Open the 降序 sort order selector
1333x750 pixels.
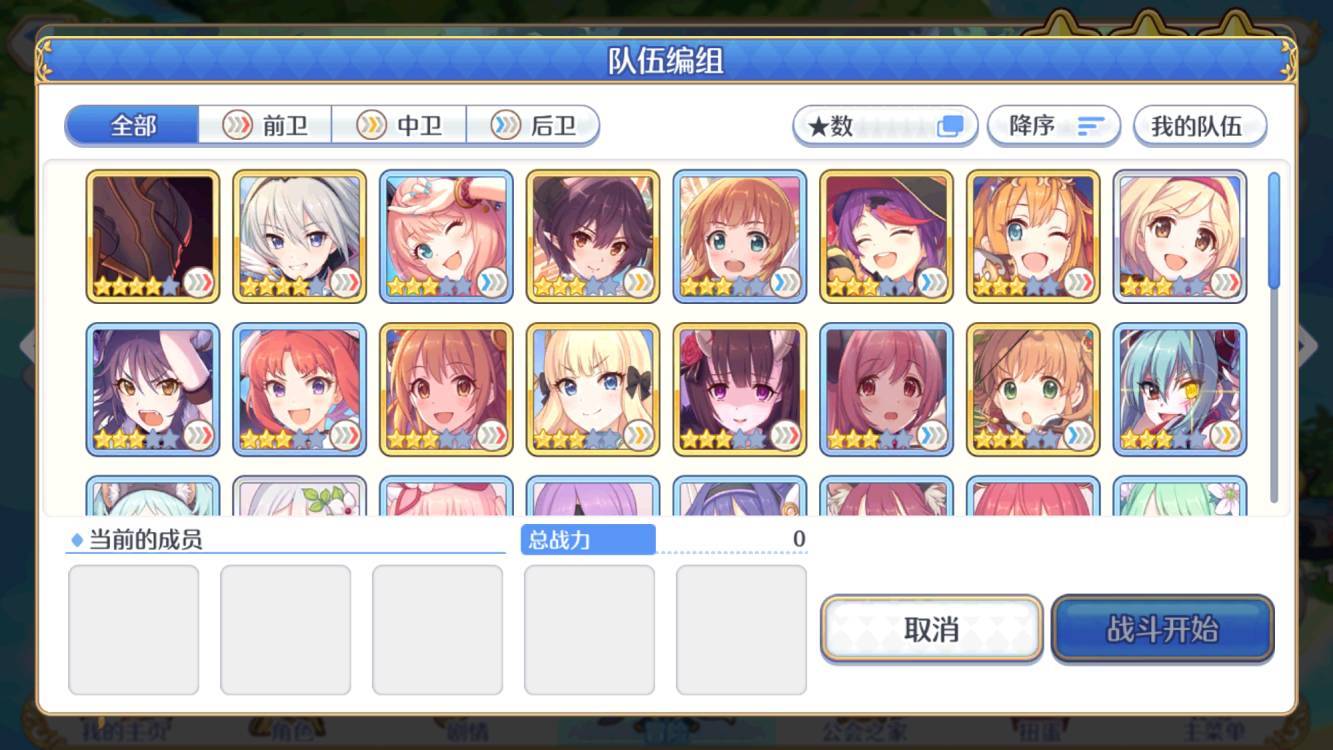pyautogui.click(x=1055, y=125)
